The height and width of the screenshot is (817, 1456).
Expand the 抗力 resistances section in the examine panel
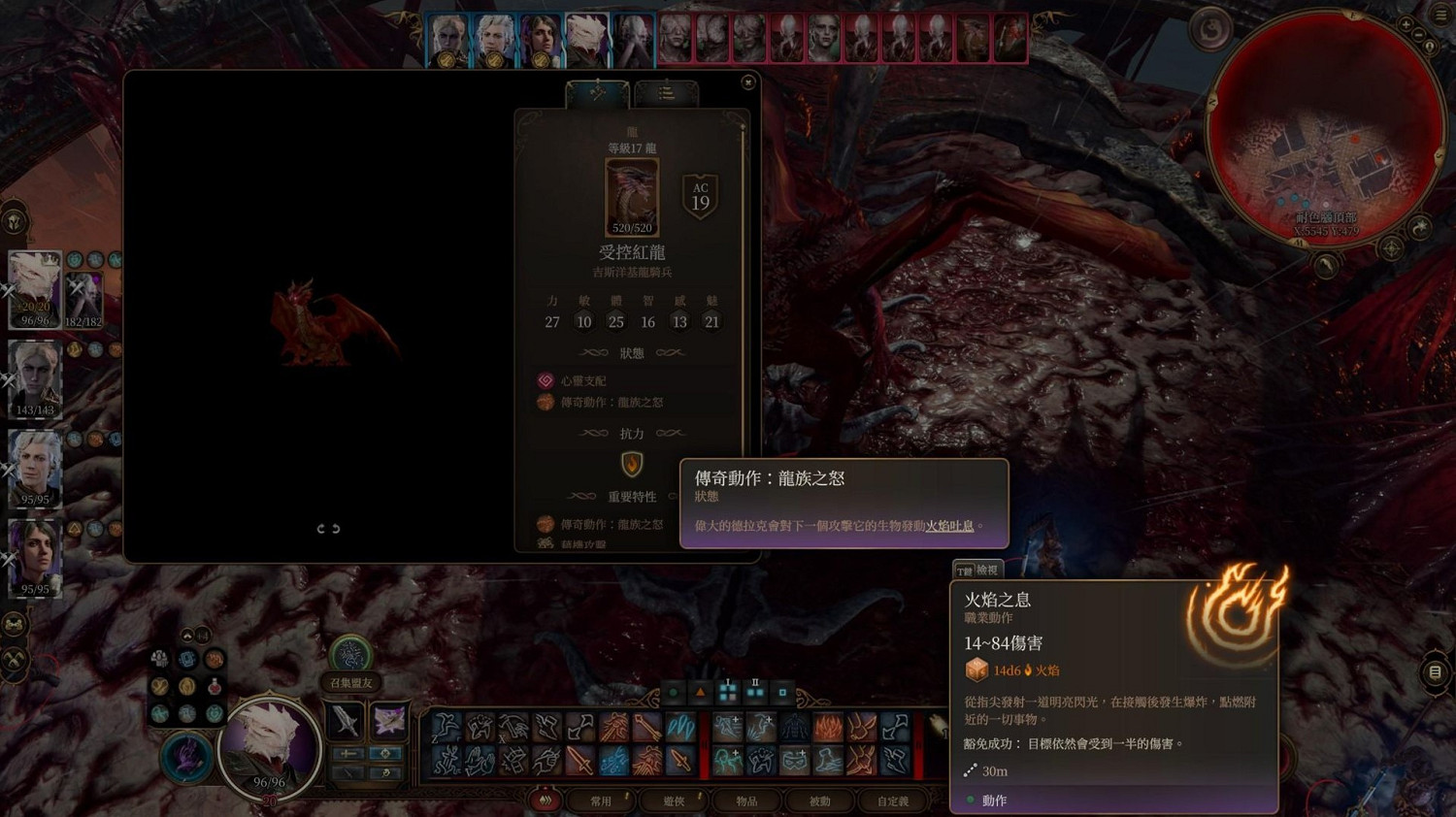[x=631, y=433]
